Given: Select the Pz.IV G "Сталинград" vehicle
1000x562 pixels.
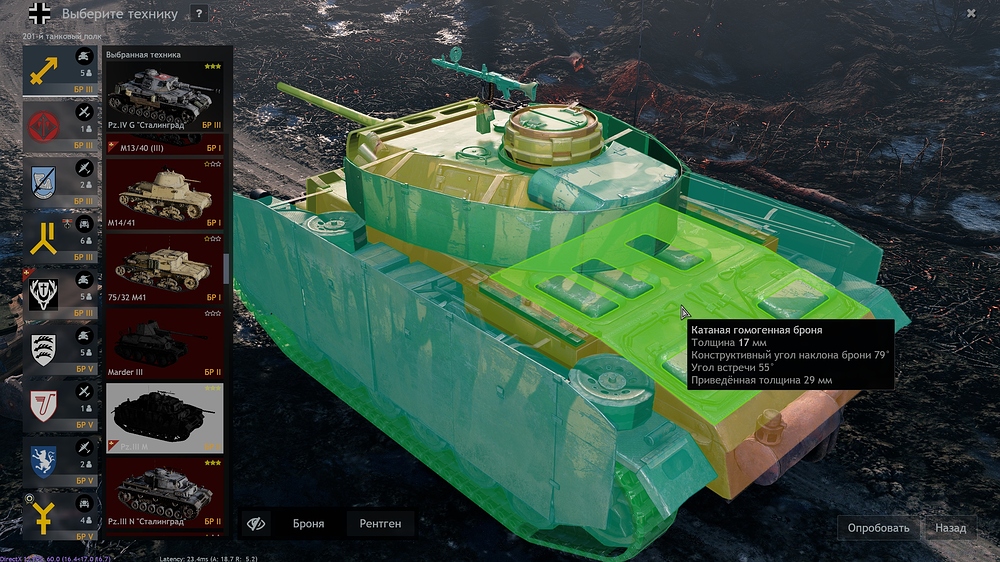Looking at the screenshot, I should 165,96.
